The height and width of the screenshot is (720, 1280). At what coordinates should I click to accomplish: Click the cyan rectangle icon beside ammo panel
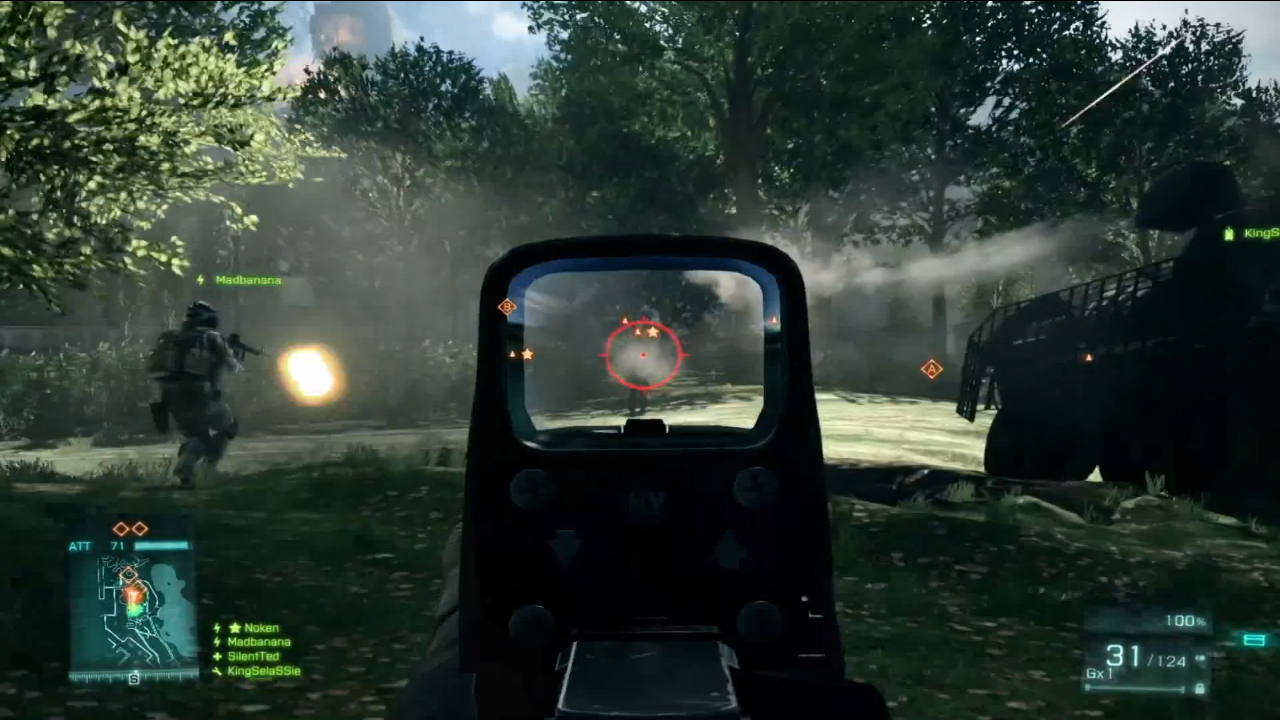(x=1254, y=640)
